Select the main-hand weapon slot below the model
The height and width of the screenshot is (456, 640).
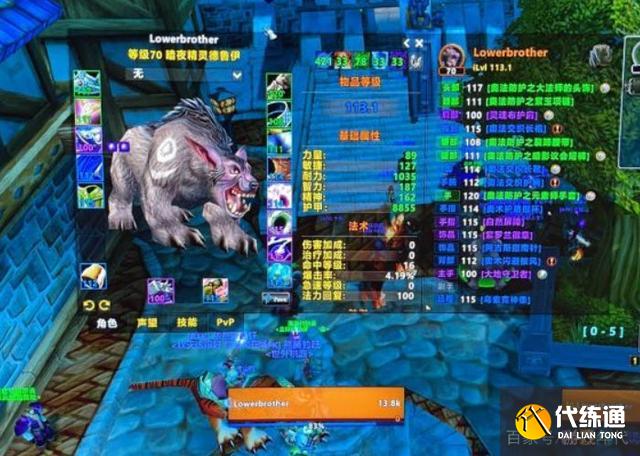pos(161,292)
